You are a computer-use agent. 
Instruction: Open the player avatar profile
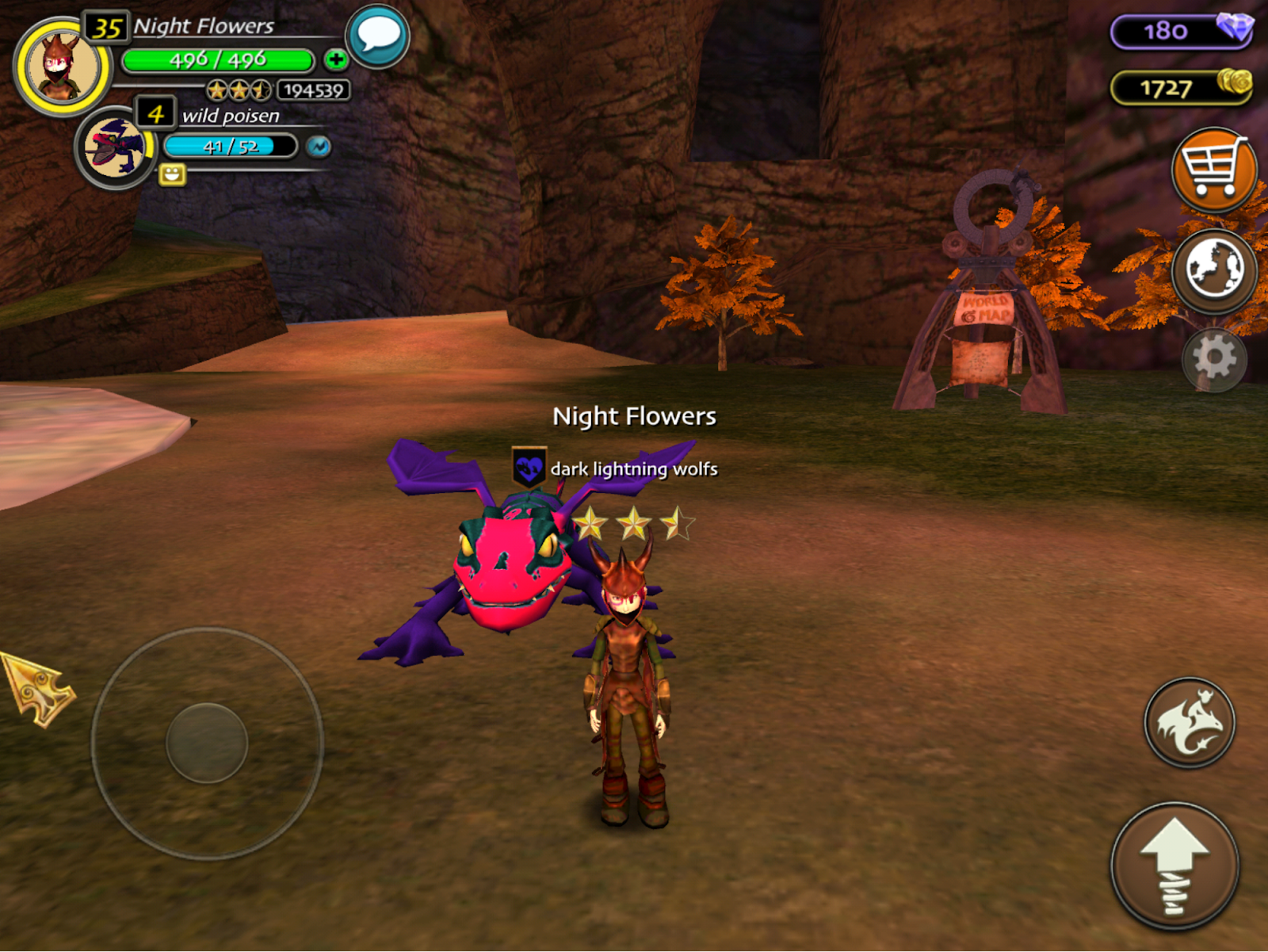click(x=62, y=67)
